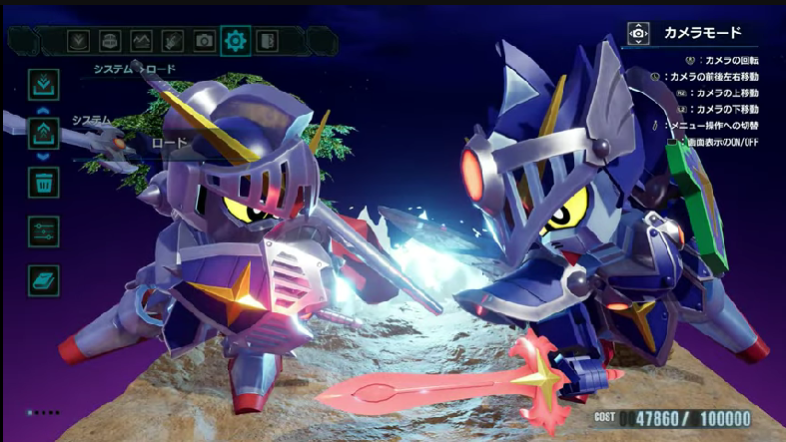
Task: Select the down-arrow tab in top bar
Action: [x=78, y=41]
